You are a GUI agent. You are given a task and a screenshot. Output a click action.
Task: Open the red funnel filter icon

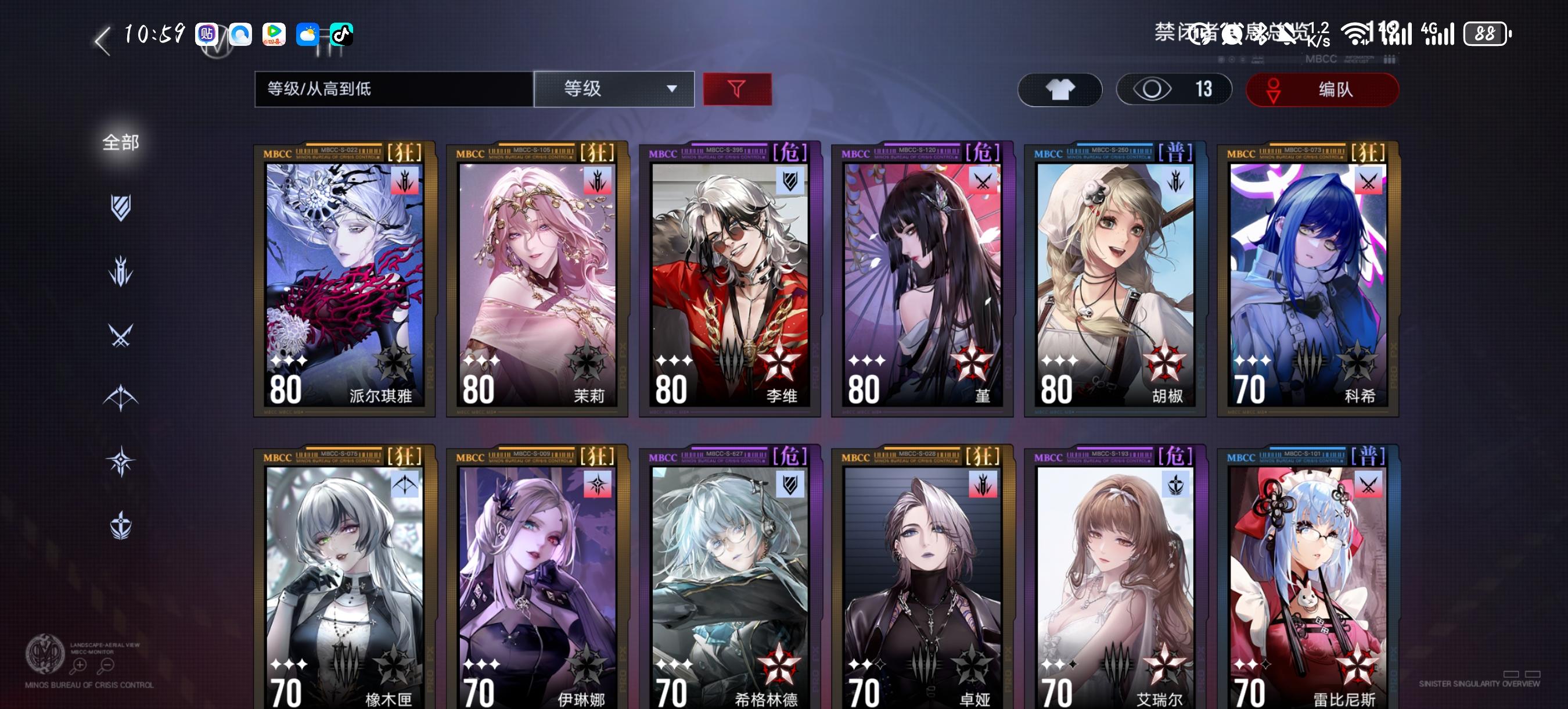pyautogui.click(x=737, y=89)
